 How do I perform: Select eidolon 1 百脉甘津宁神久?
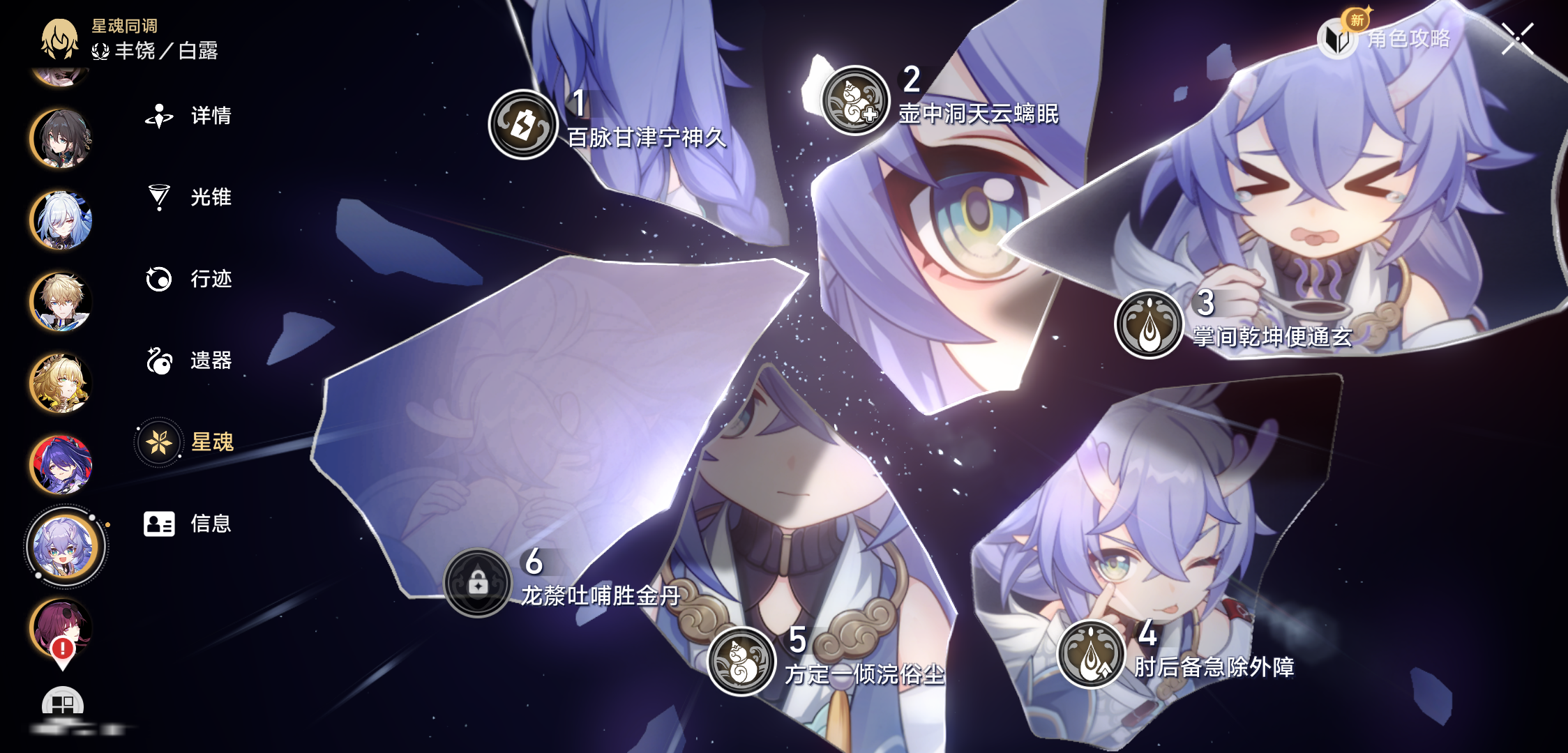[x=523, y=125]
